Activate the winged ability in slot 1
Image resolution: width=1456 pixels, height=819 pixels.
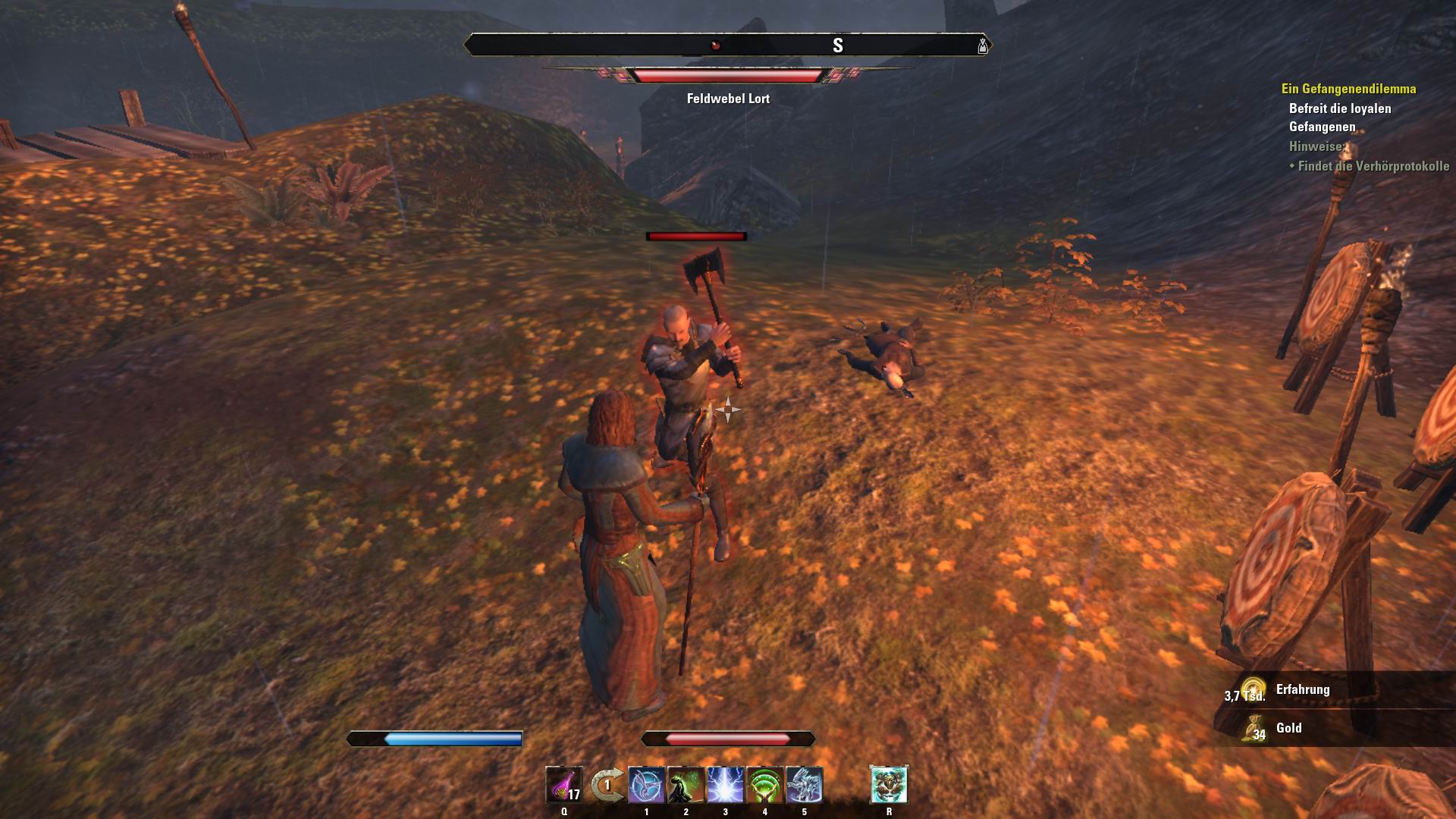[645, 786]
